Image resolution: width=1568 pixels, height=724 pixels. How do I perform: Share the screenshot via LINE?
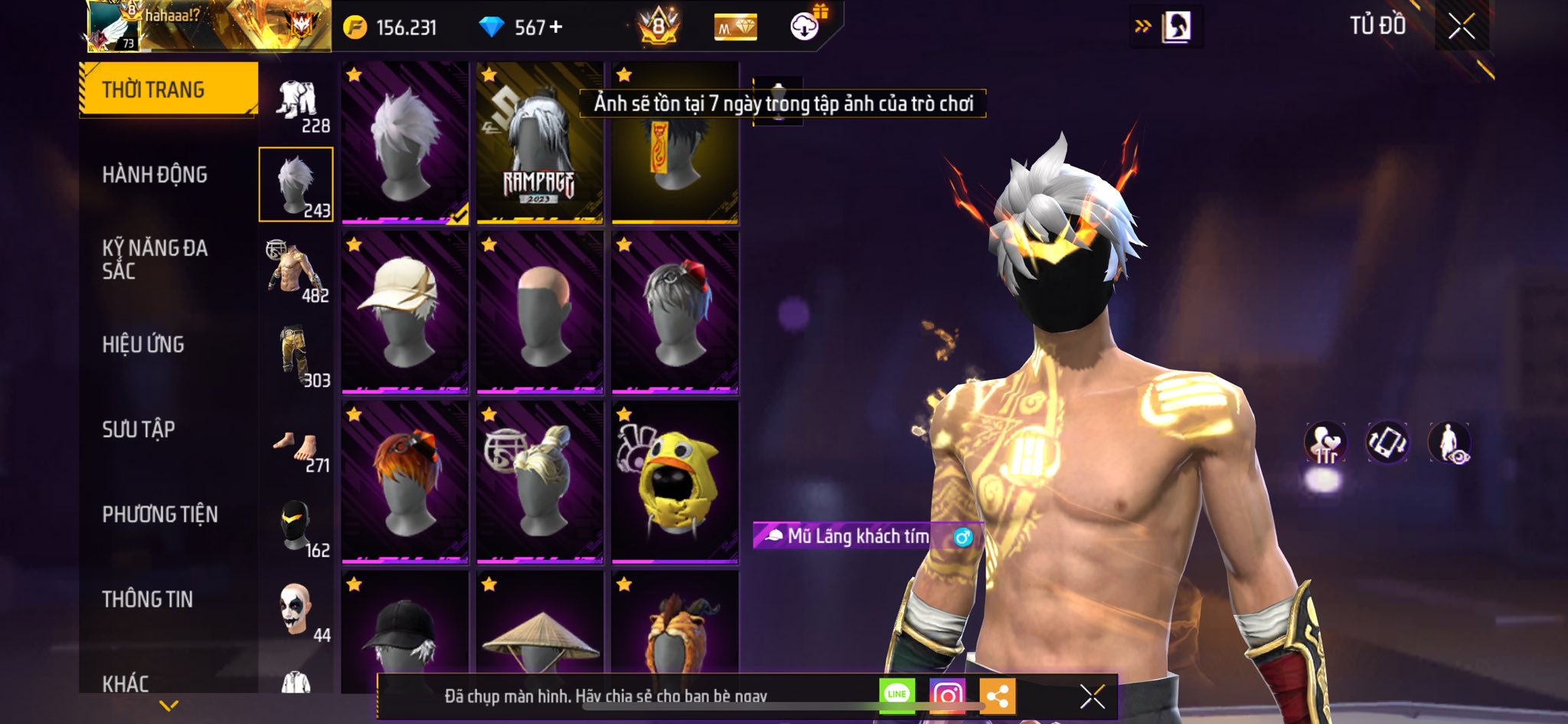(x=897, y=695)
